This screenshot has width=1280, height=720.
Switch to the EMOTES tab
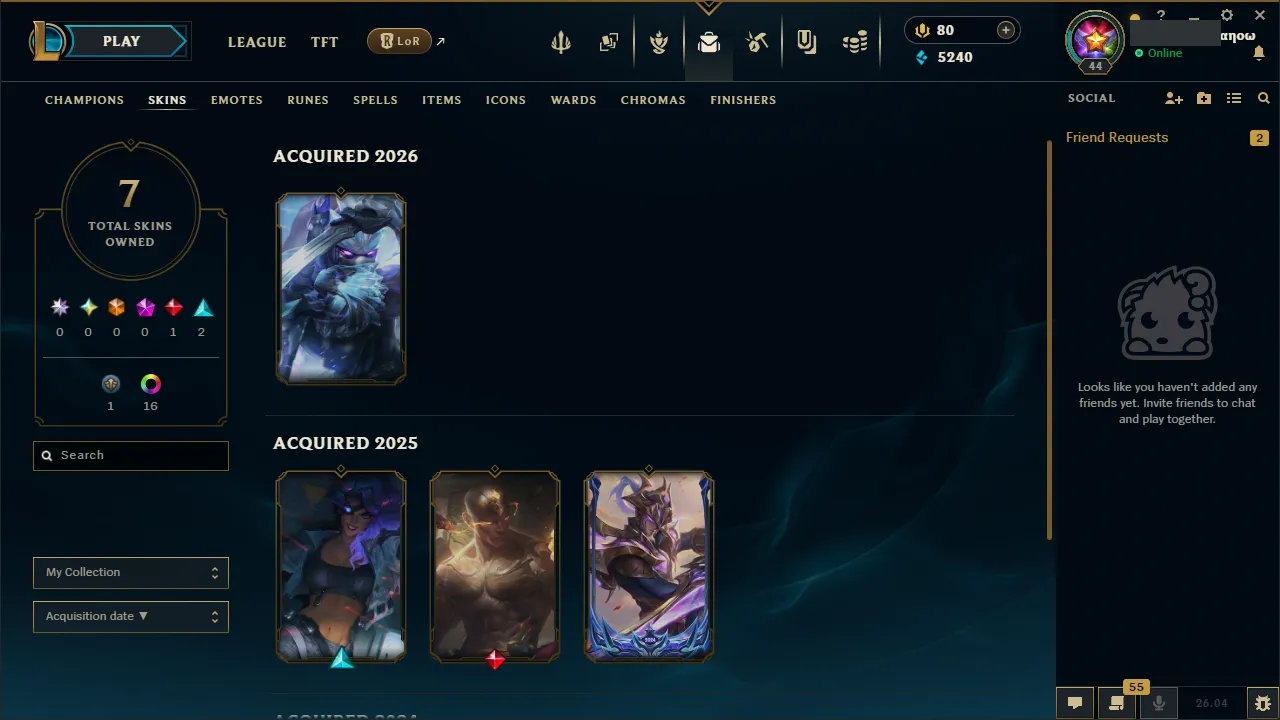pyautogui.click(x=236, y=100)
